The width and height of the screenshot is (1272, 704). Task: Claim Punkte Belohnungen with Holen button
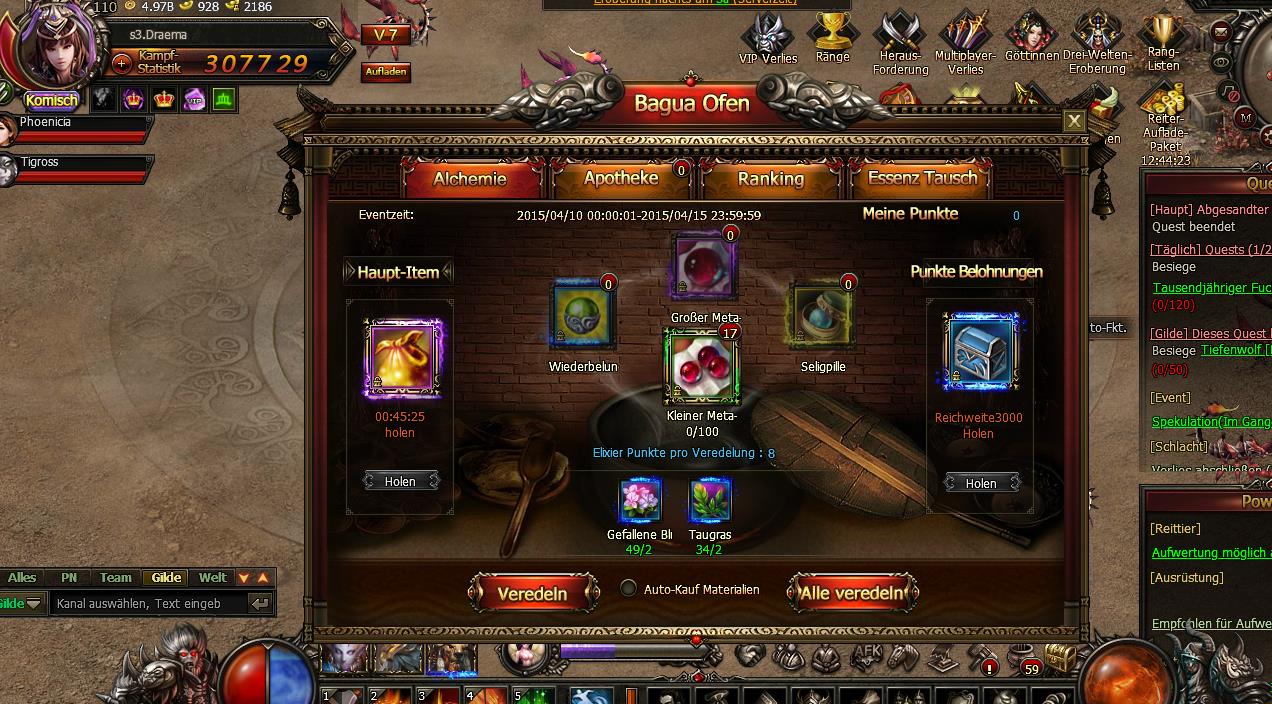[980, 483]
